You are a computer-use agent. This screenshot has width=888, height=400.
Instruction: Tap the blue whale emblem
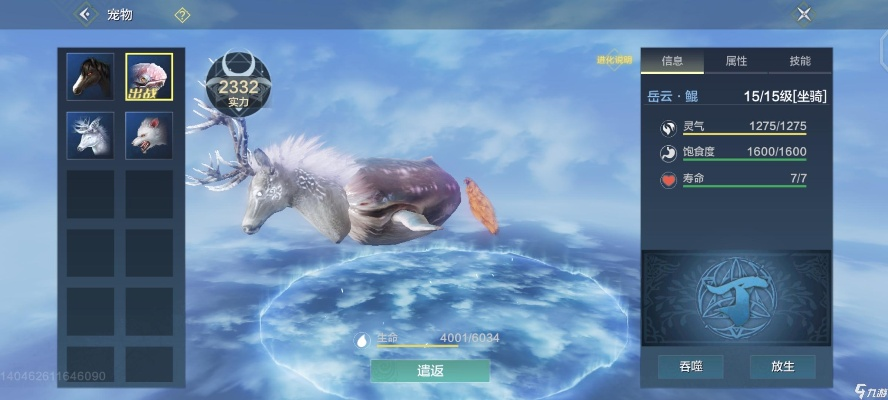click(x=736, y=296)
